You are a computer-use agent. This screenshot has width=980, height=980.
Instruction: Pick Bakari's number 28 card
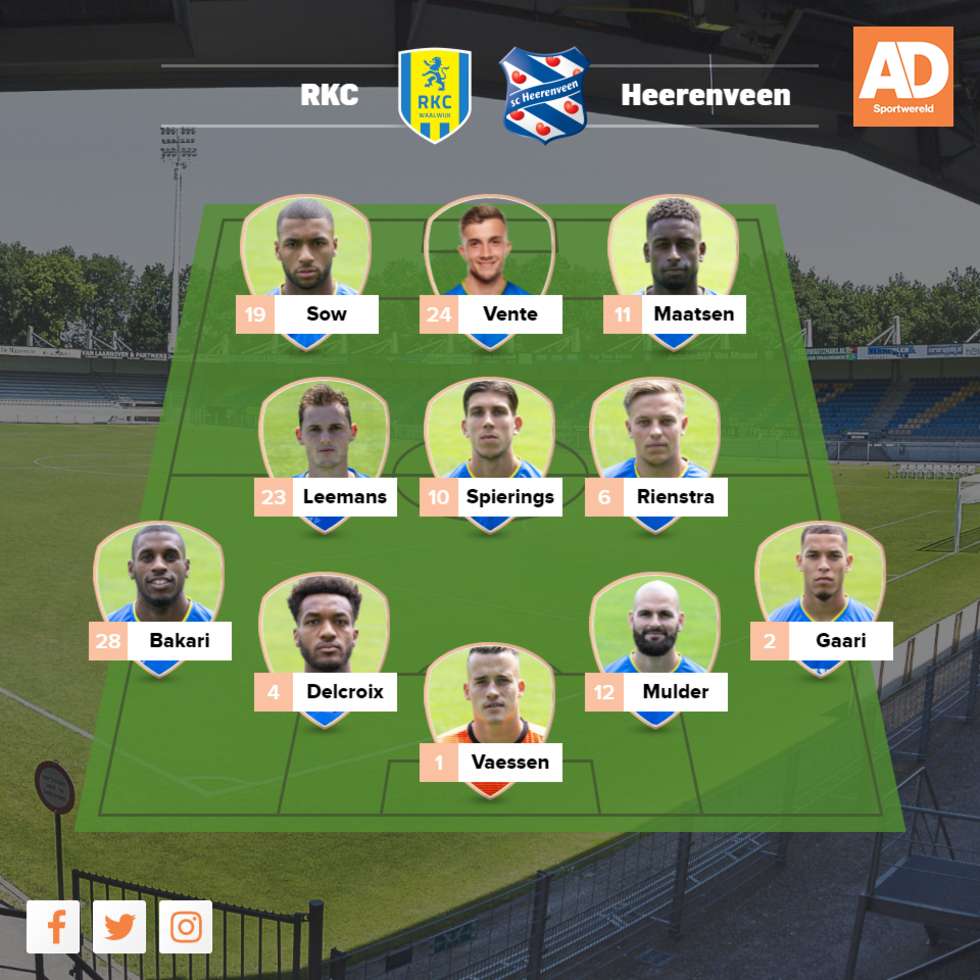tap(159, 598)
